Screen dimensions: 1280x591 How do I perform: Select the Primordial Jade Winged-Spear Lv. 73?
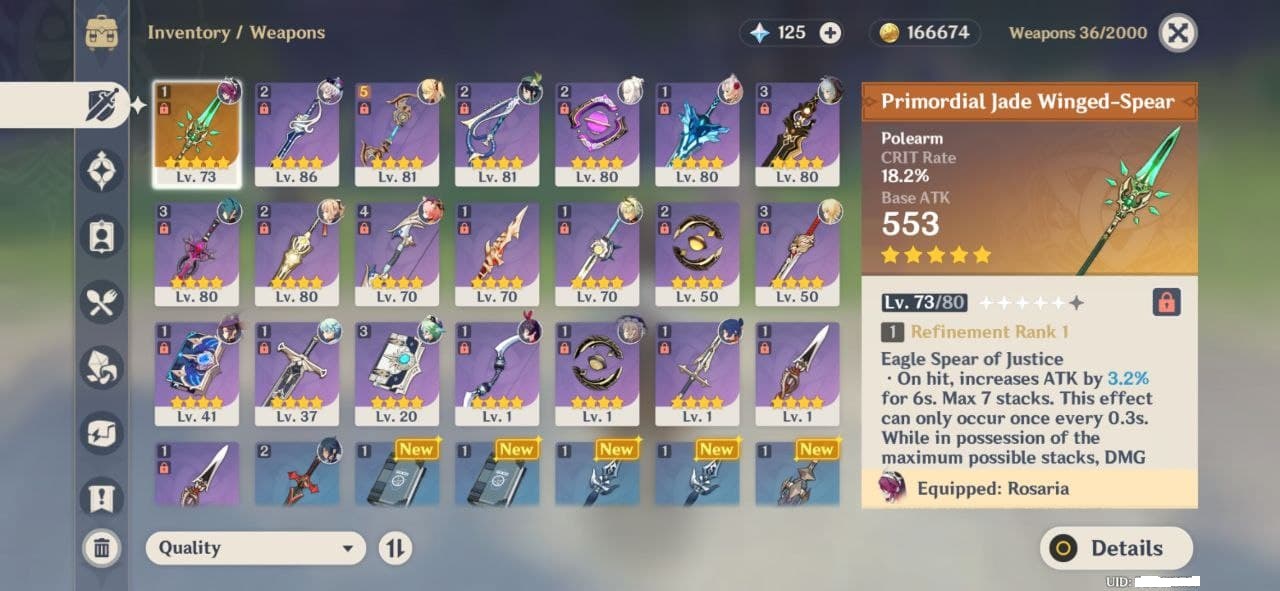(x=197, y=134)
